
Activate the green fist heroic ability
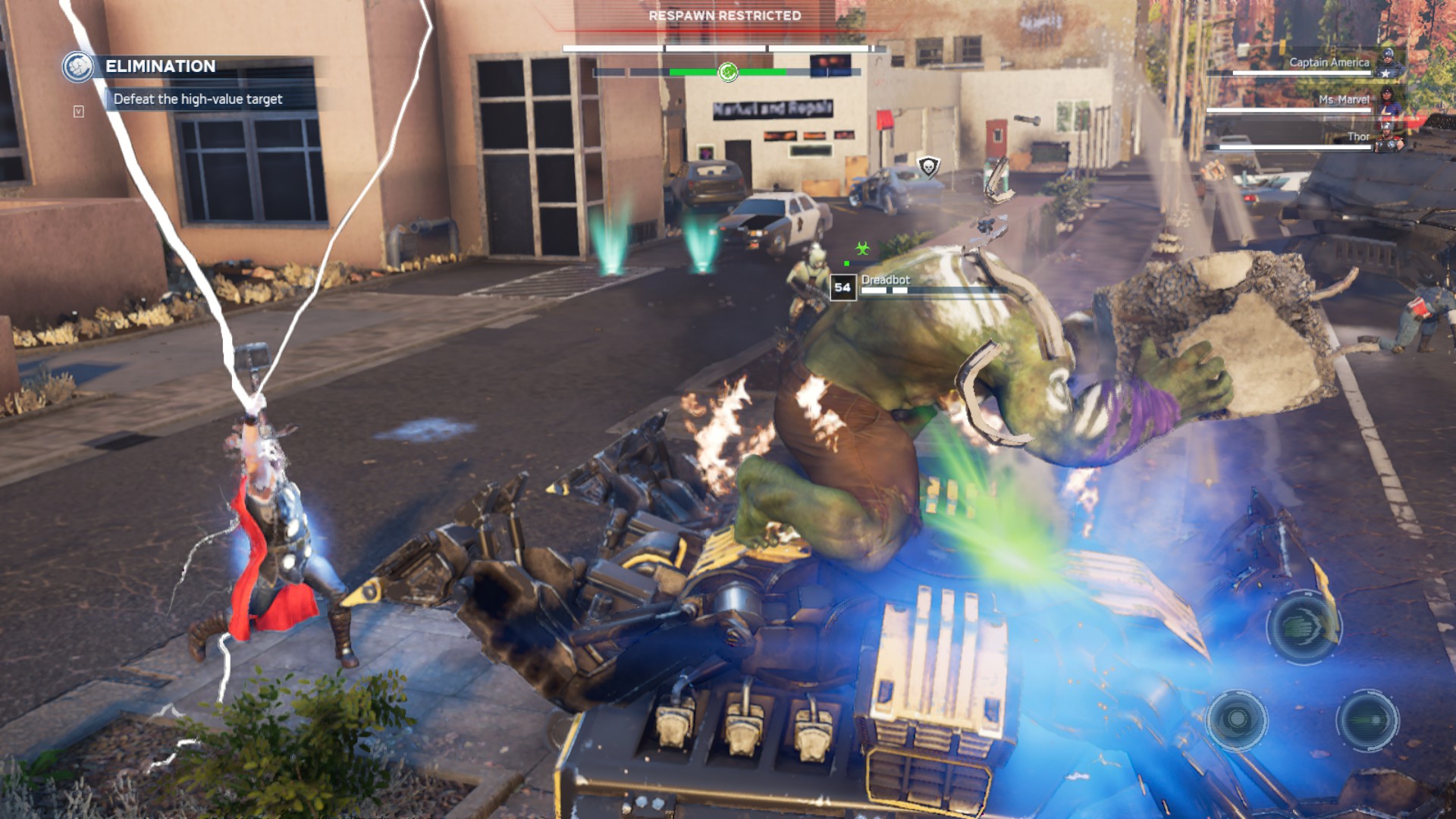point(1304,626)
